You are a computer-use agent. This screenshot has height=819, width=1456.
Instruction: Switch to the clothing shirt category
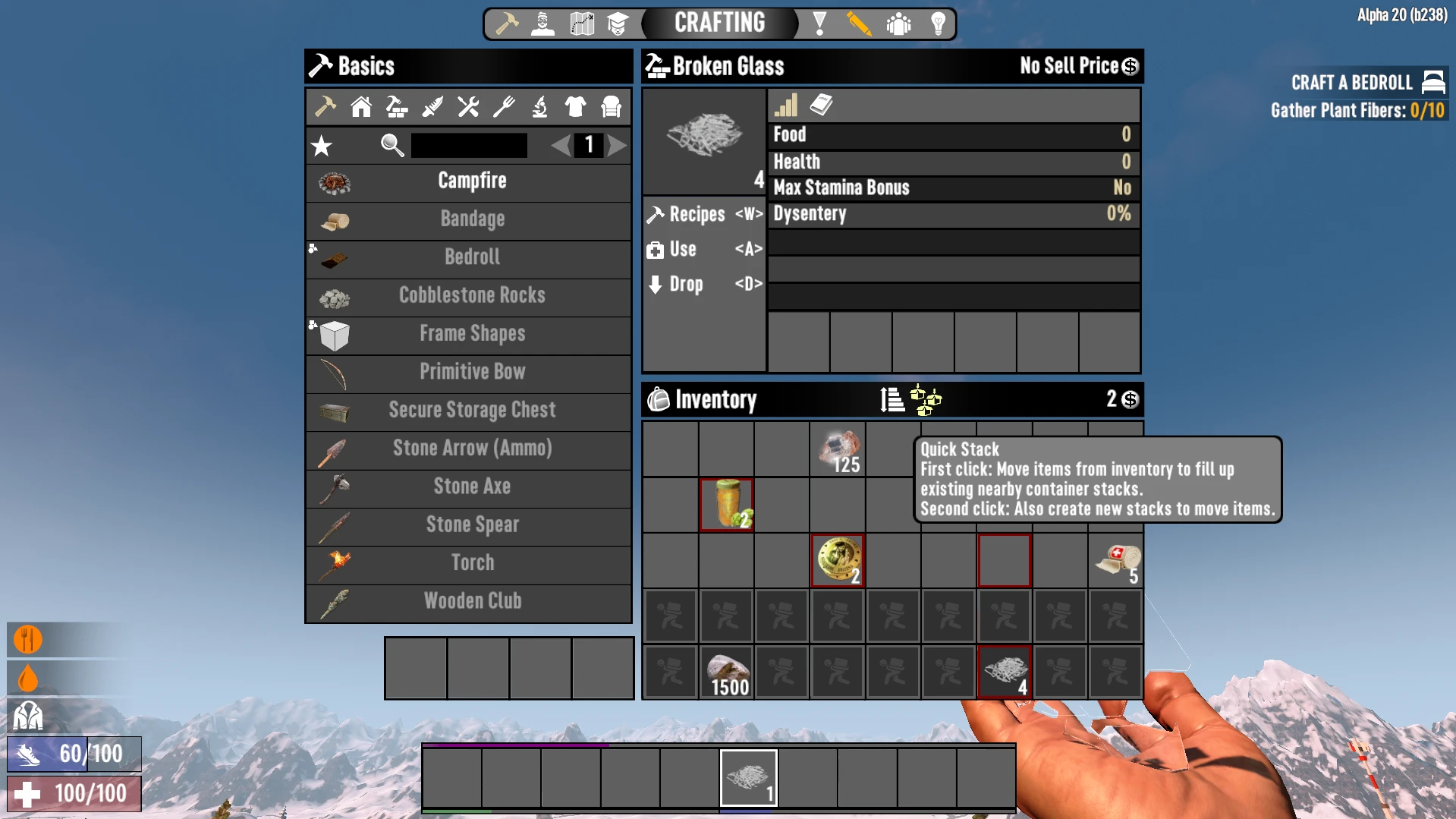tap(575, 107)
